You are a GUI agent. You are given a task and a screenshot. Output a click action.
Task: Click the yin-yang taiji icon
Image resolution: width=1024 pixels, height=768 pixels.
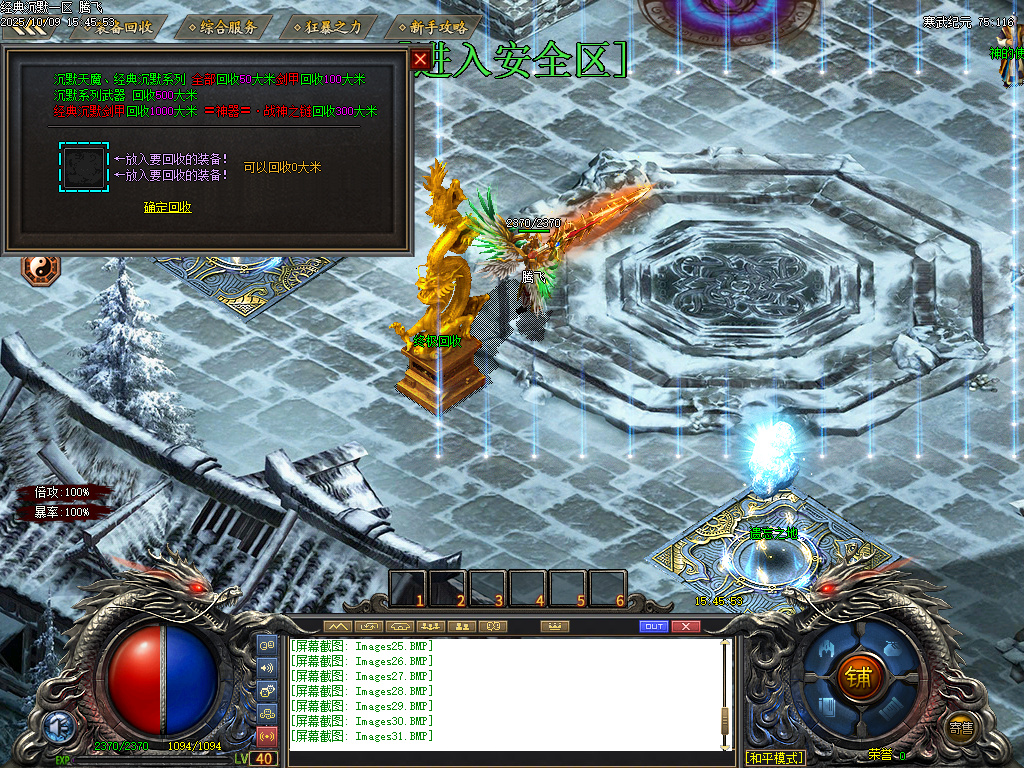click(42, 269)
